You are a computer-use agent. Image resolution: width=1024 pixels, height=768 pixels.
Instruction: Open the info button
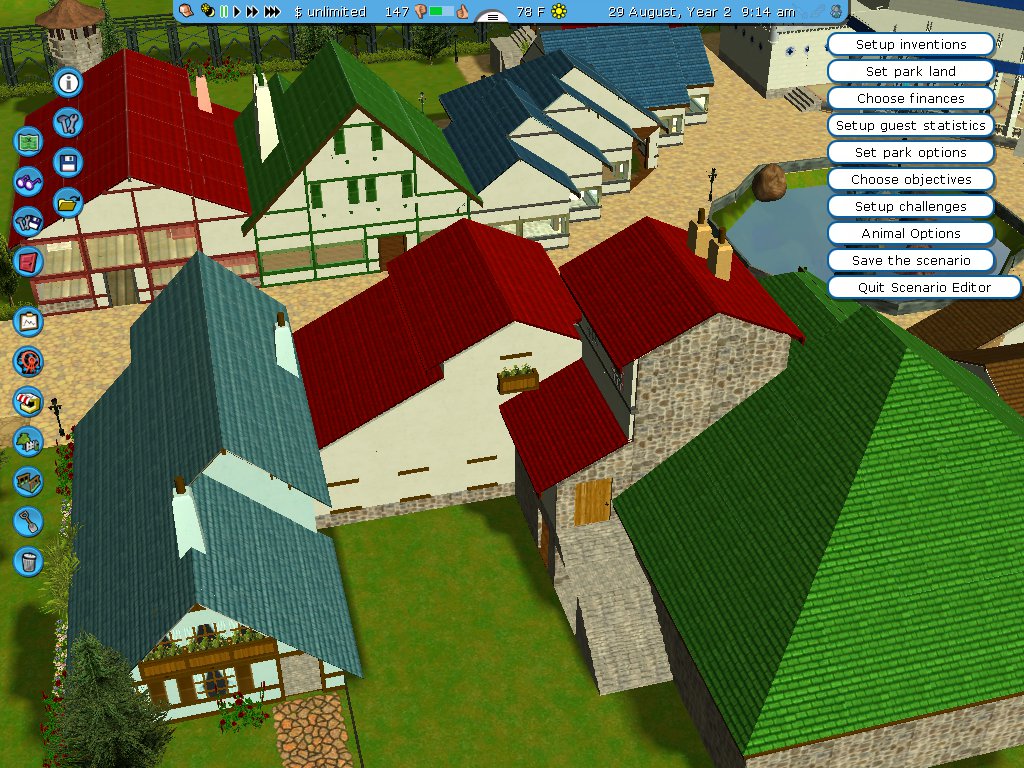tap(69, 83)
